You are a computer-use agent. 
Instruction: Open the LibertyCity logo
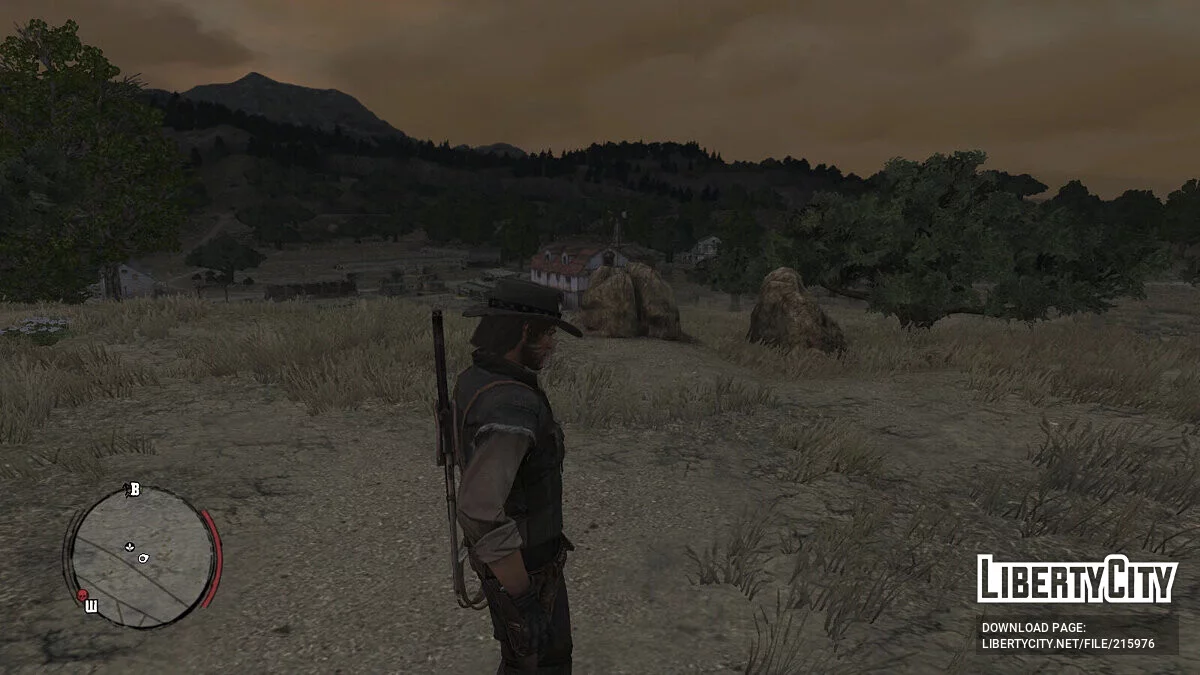pyautogui.click(x=1076, y=579)
